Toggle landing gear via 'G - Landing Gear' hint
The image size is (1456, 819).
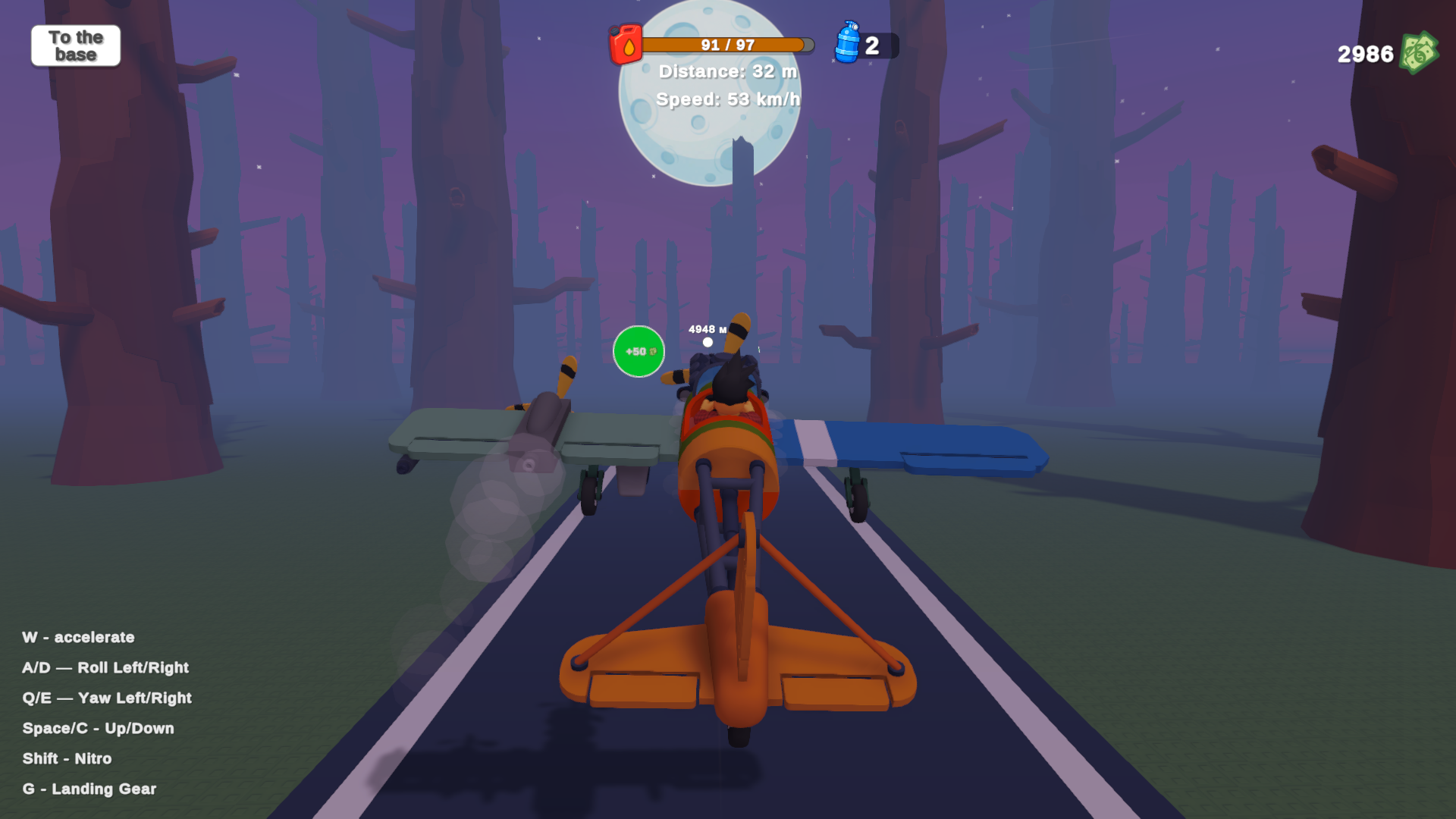click(89, 789)
